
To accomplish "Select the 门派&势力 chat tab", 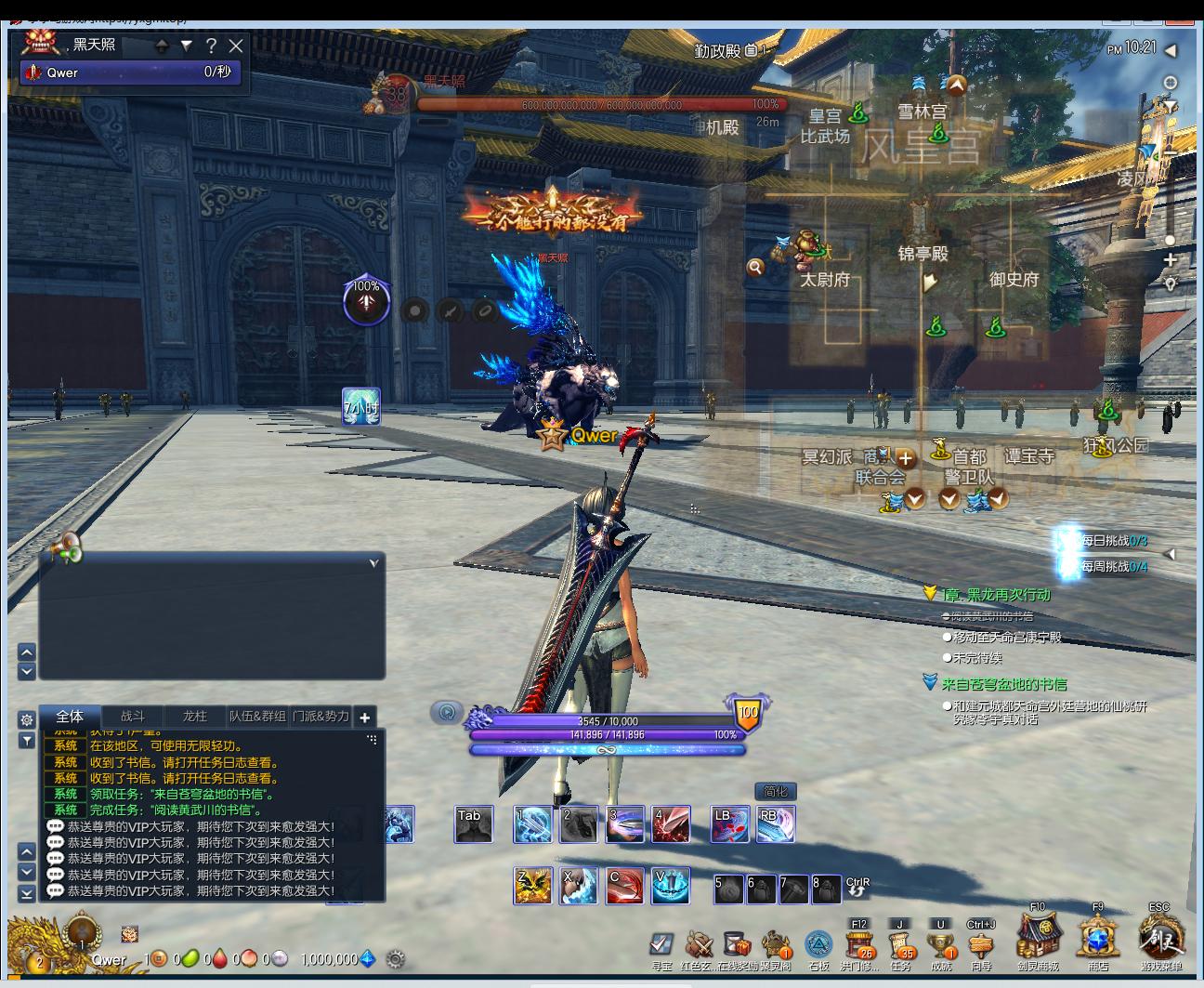I will coord(321,717).
